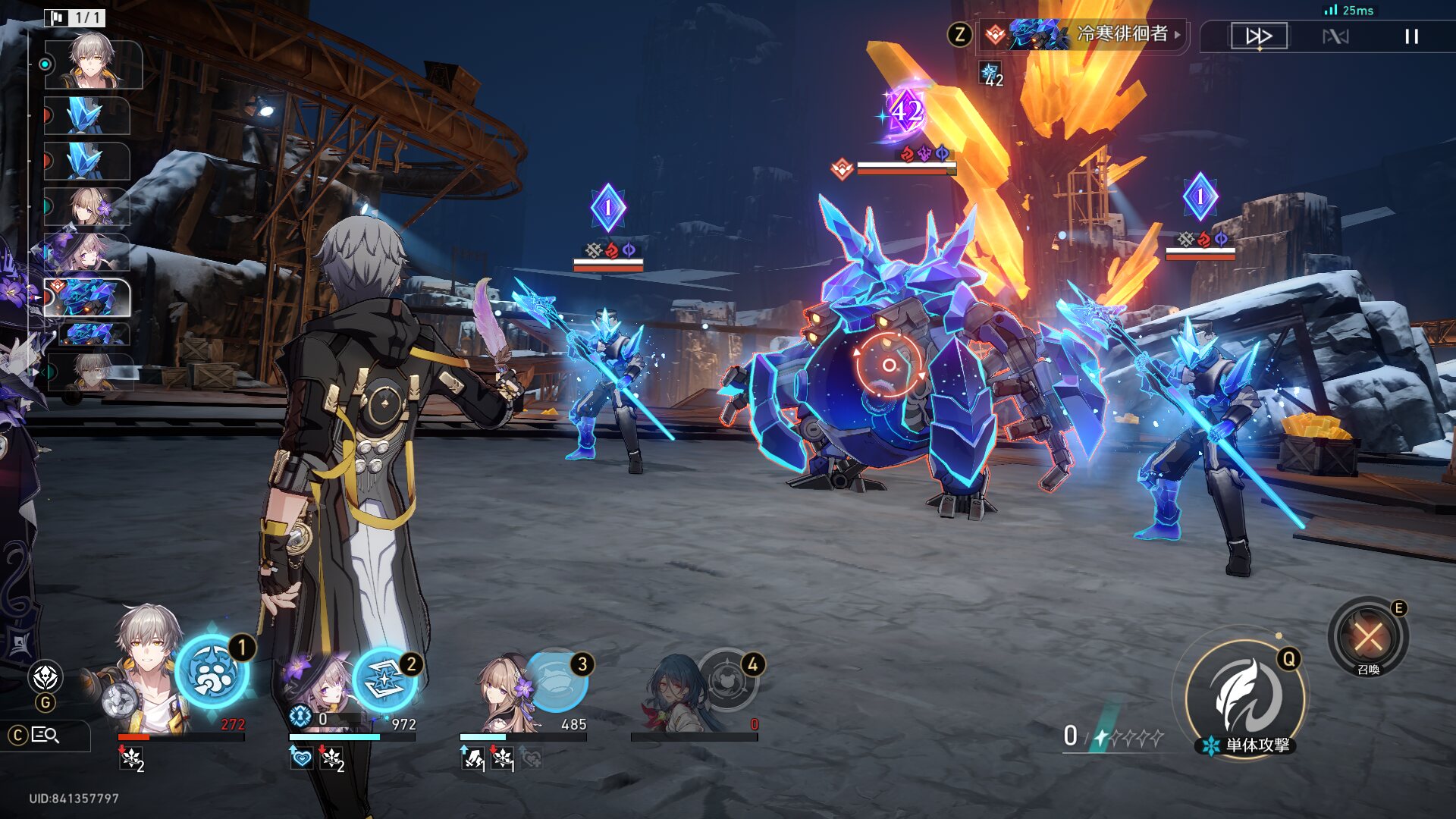Select the dark-haired fourth party member's ultimate
The width and height of the screenshot is (1456, 819).
pyautogui.click(x=727, y=680)
